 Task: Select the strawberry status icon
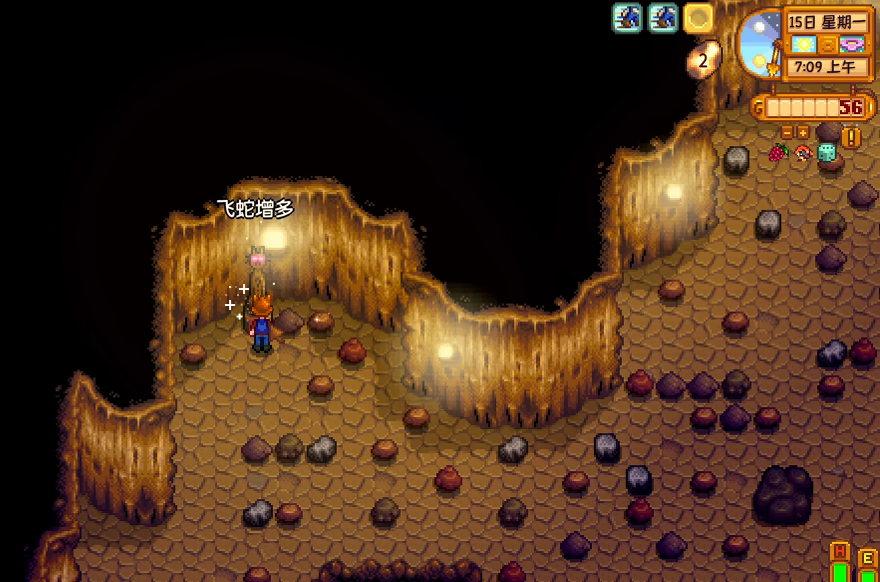(778, 153)
